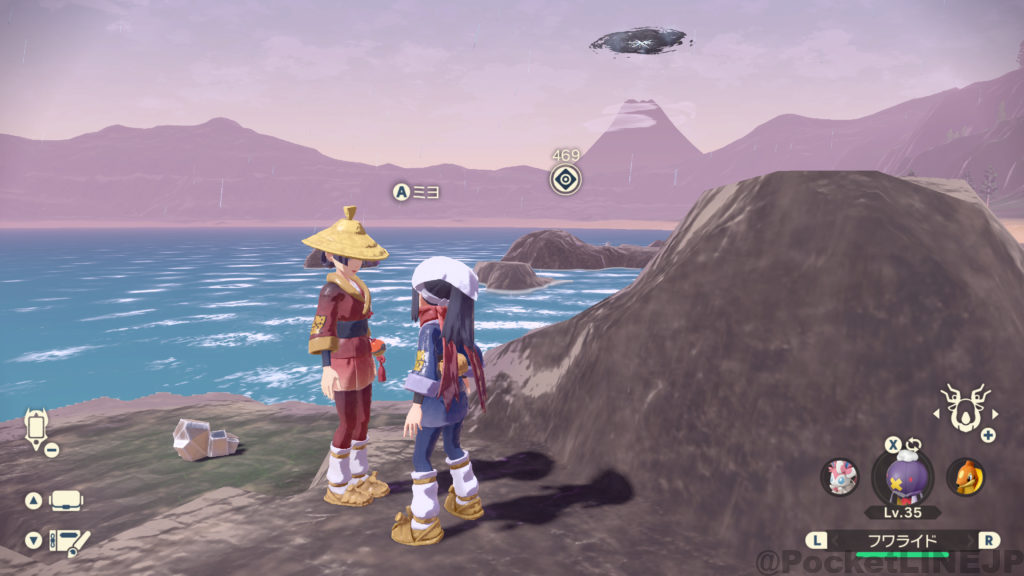
Task: Select the フワライド name bar
Action: pyautogui.click(x=902, y=541)
